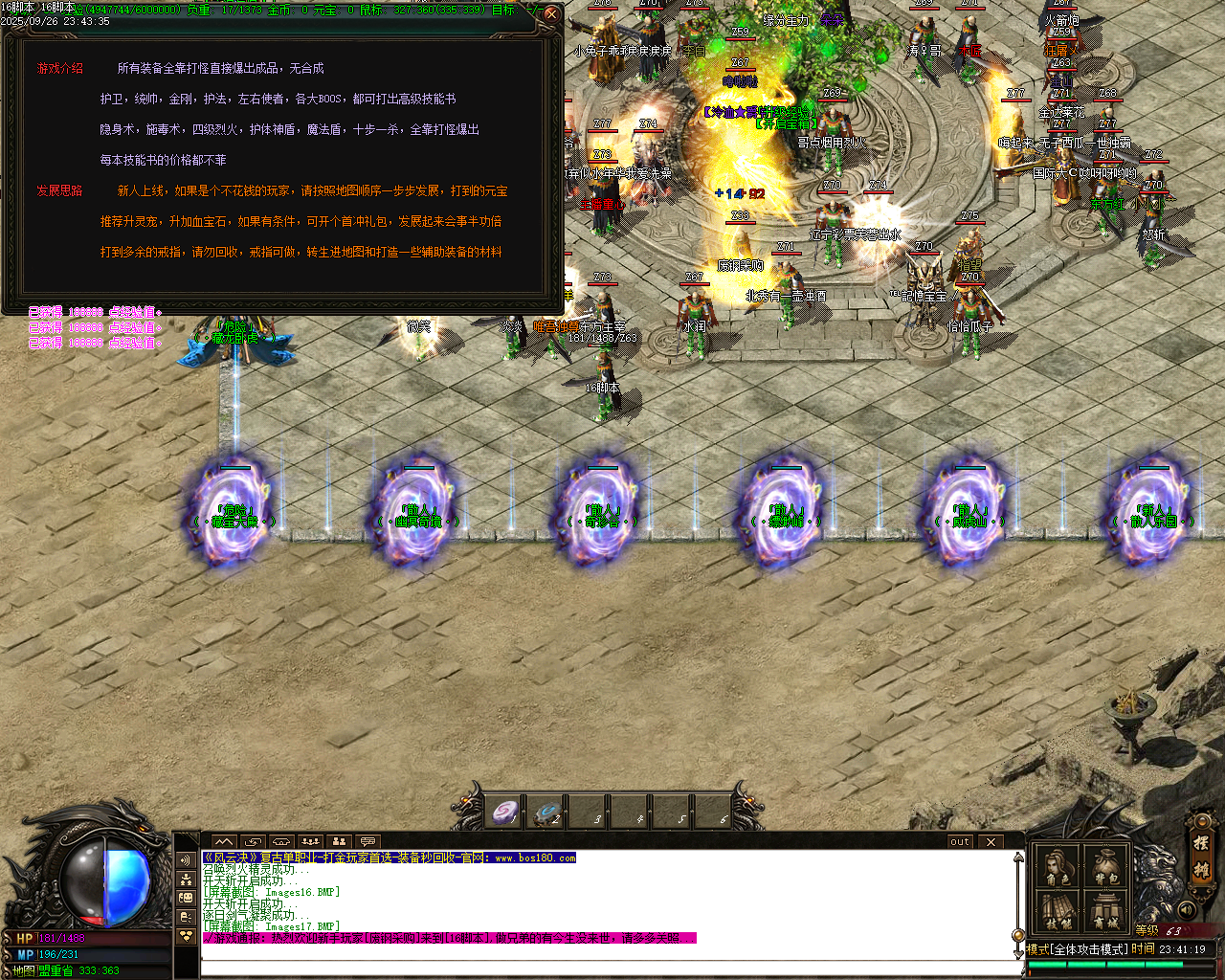The height and width of the screenshot is (980, 1225).
Task: Click the party icon in the chat toolbar
Action: click(340, 841)
